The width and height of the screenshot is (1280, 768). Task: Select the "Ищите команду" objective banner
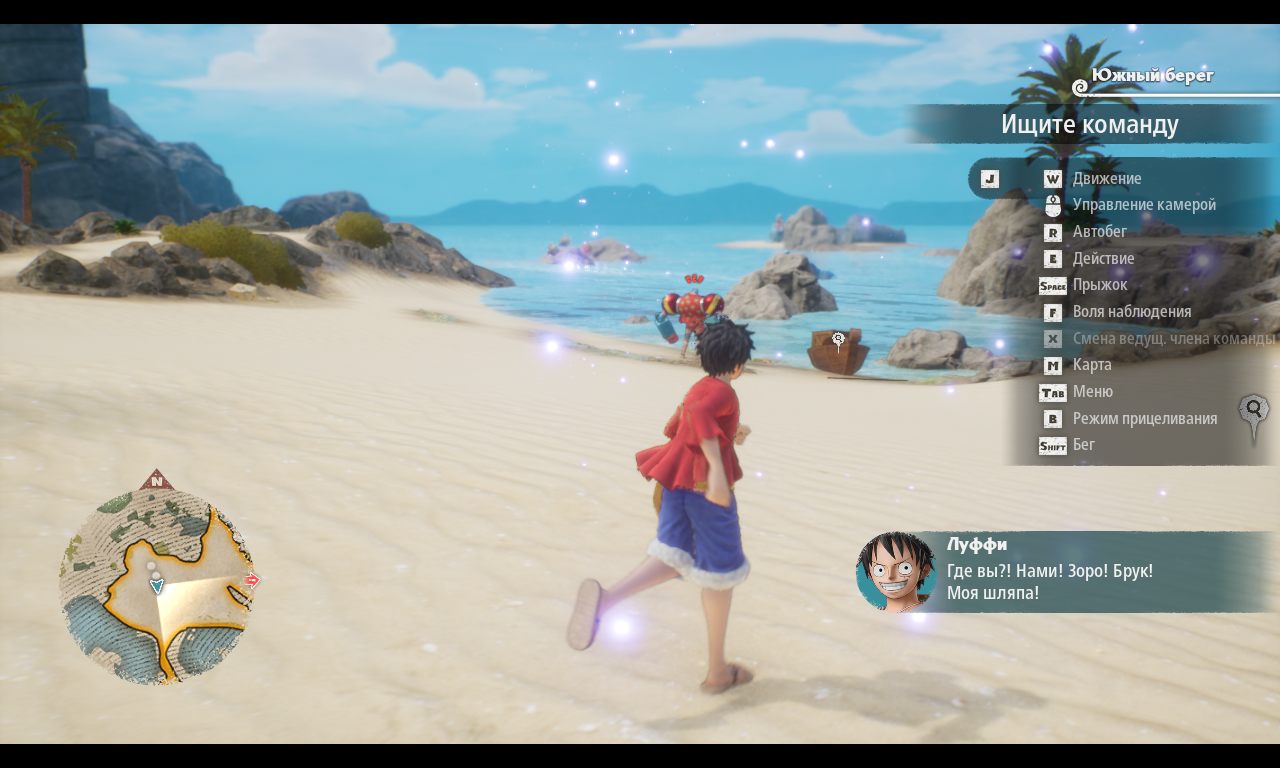pyautogui.click(x=1089, y=125)
